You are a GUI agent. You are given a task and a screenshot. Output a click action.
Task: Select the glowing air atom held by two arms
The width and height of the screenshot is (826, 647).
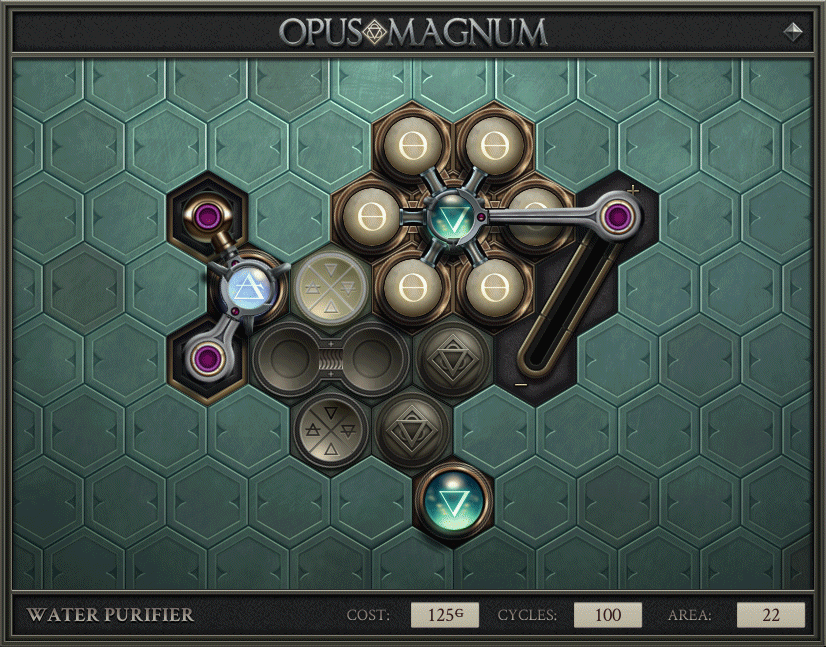(x=247, y=289)
